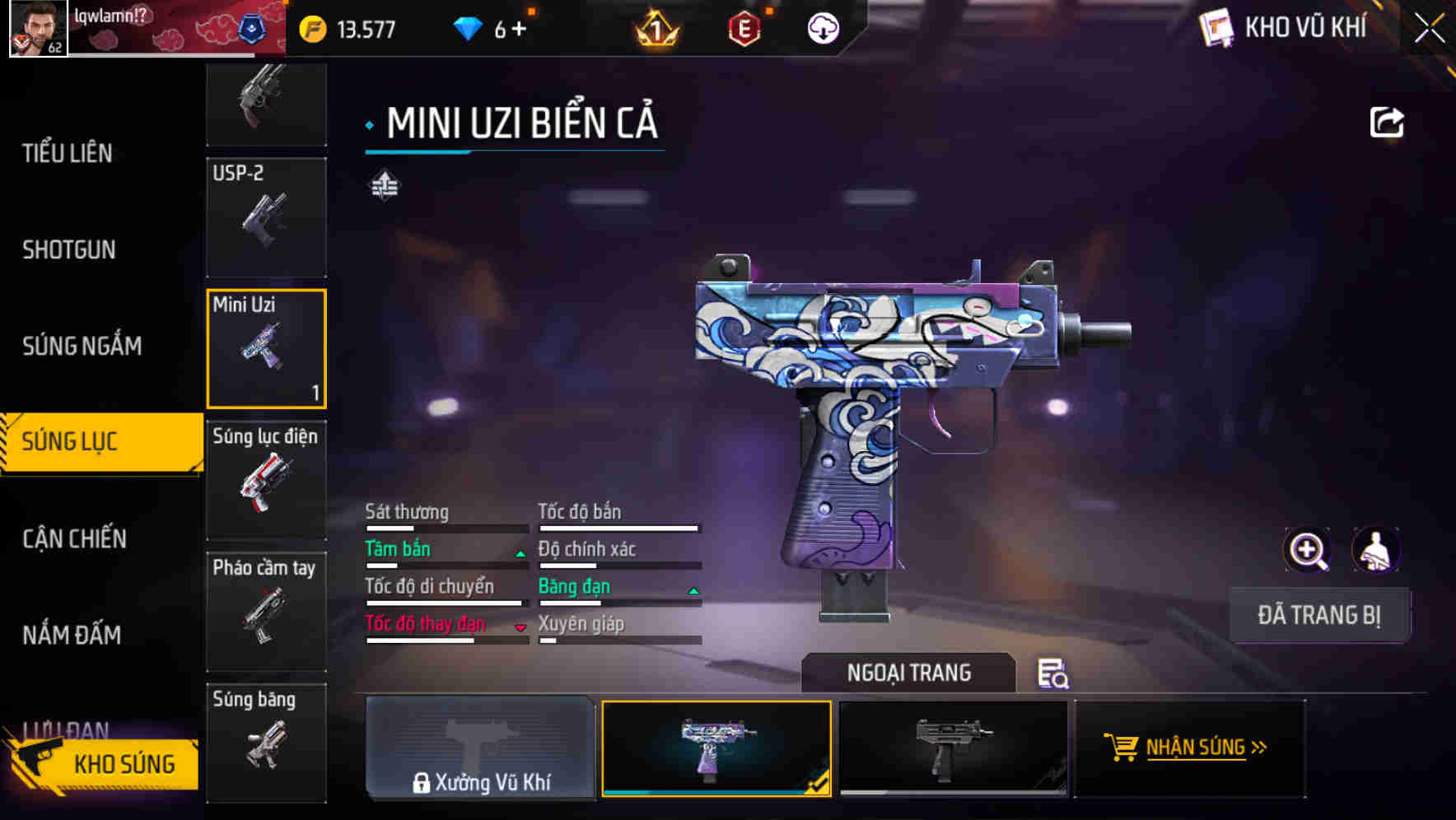Viewport: 1456px width, 820px height.
Task: Click the Đã Trang Bị button
Action: point(1318,615)
